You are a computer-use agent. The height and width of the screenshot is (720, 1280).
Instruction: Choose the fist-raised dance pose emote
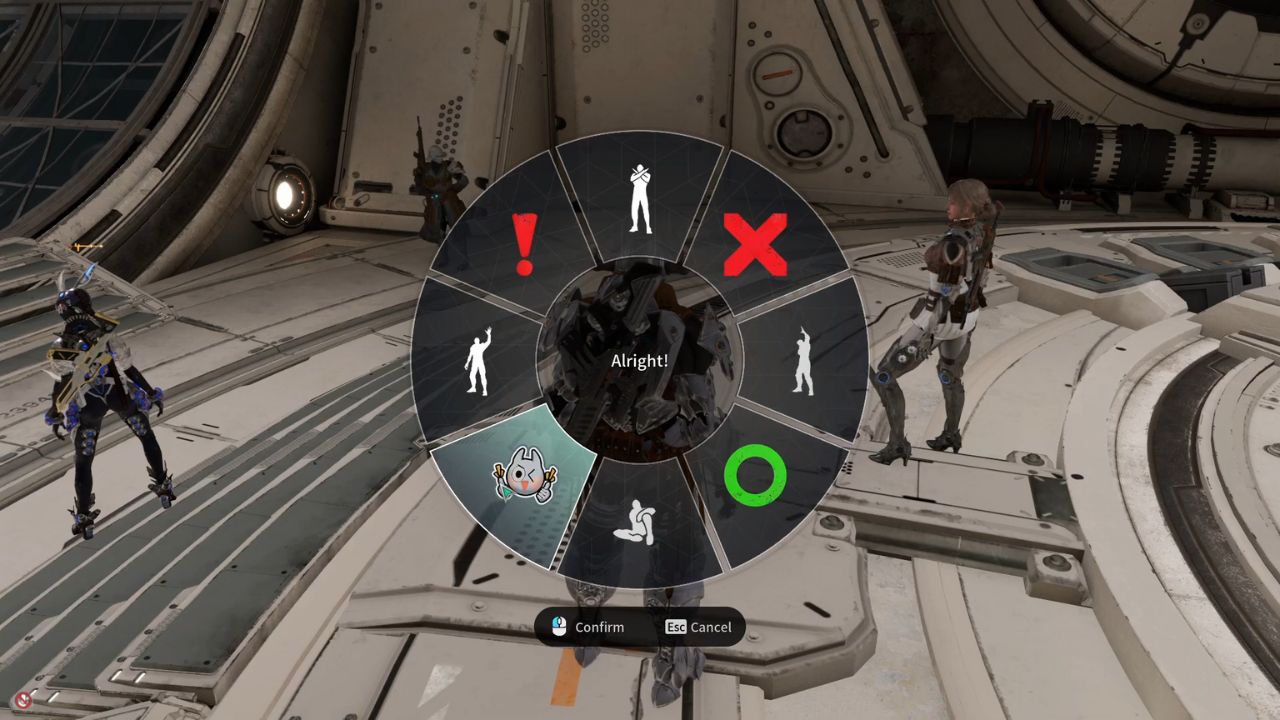(800, 358)
